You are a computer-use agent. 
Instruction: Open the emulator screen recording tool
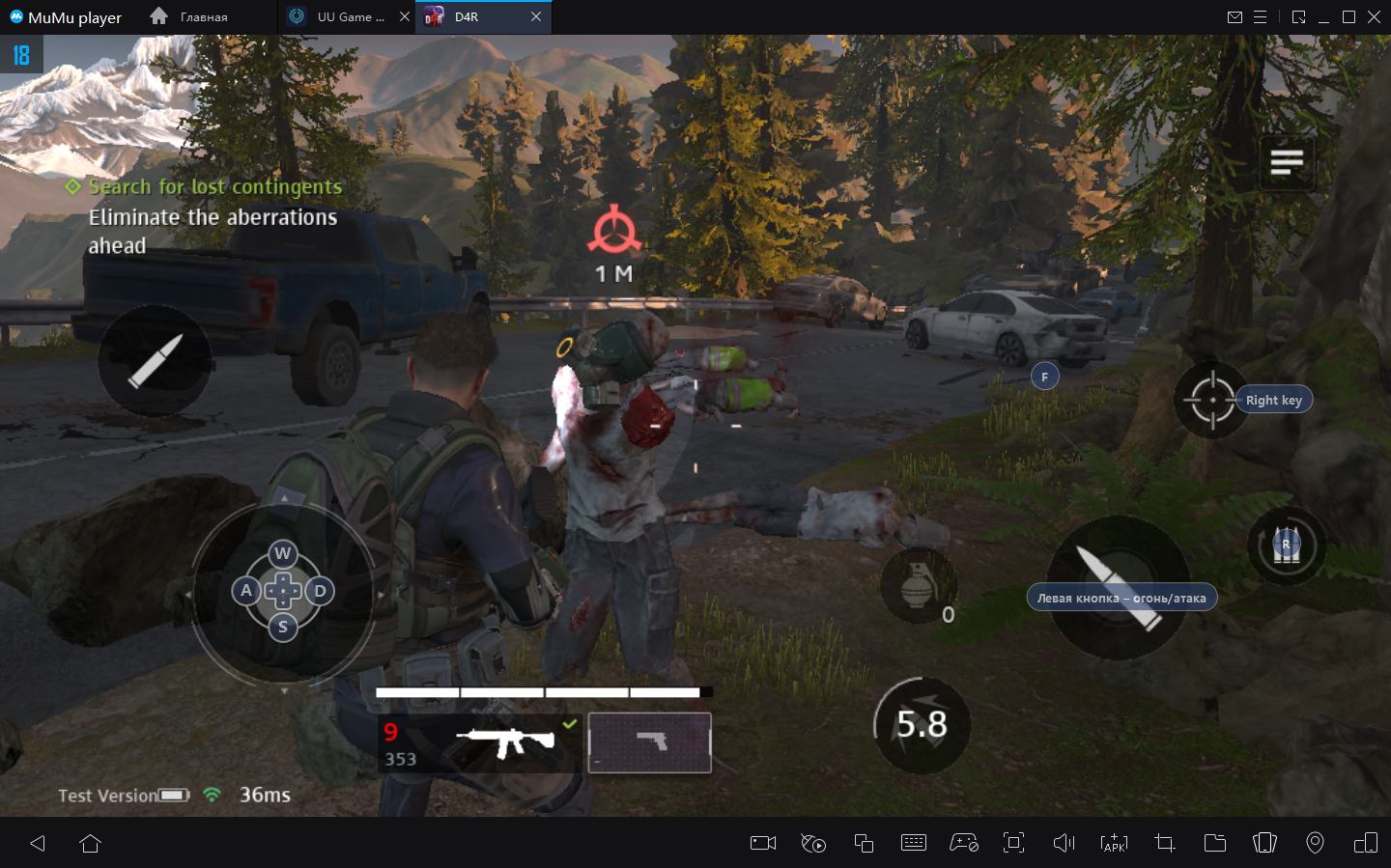[x=763, y=843]
